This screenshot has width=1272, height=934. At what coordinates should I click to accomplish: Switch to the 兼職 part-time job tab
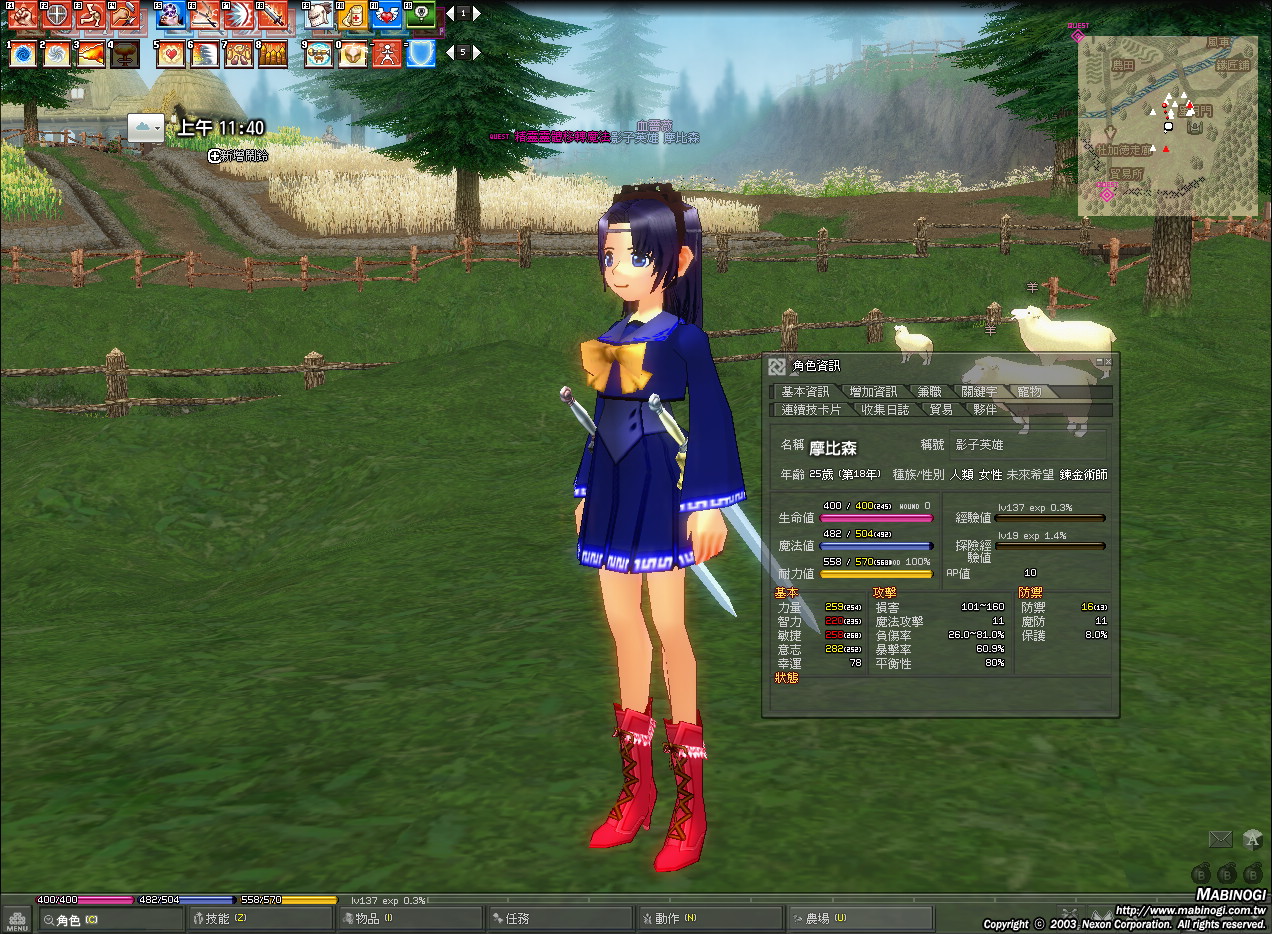[x=929, y=392]
